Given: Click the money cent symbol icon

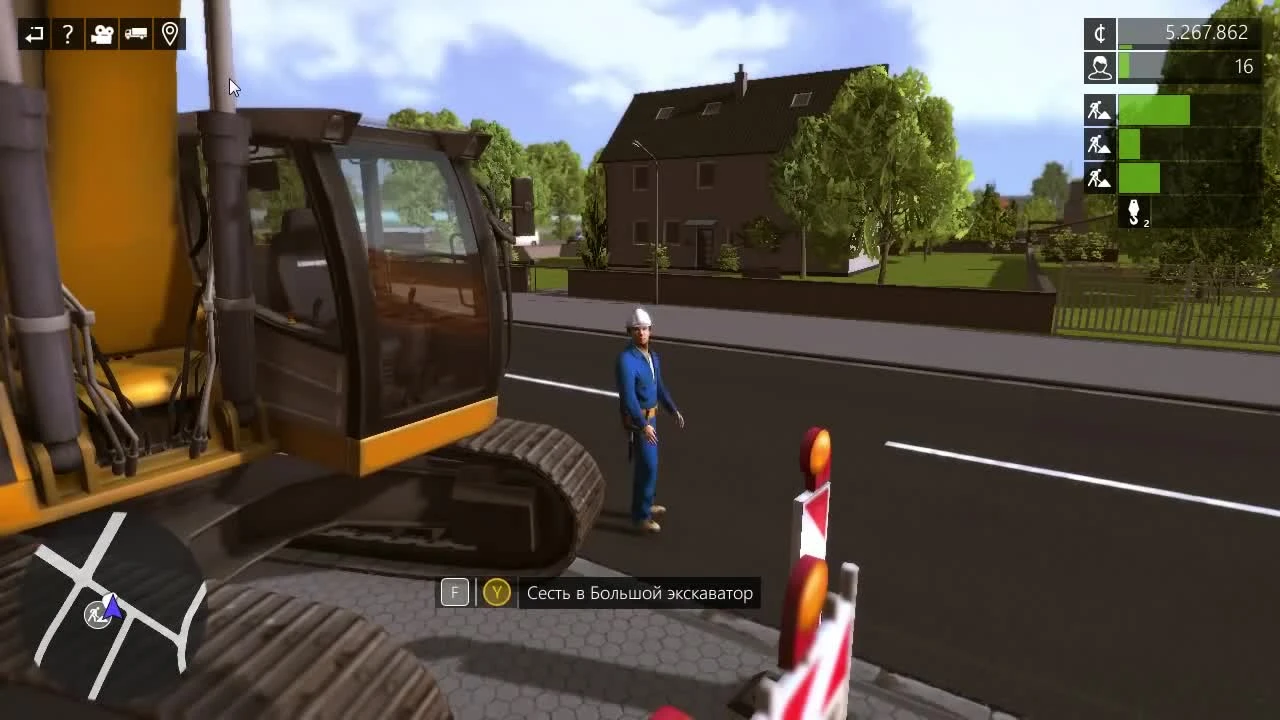Looking at the screenshot, I should tap(1099, 33).
